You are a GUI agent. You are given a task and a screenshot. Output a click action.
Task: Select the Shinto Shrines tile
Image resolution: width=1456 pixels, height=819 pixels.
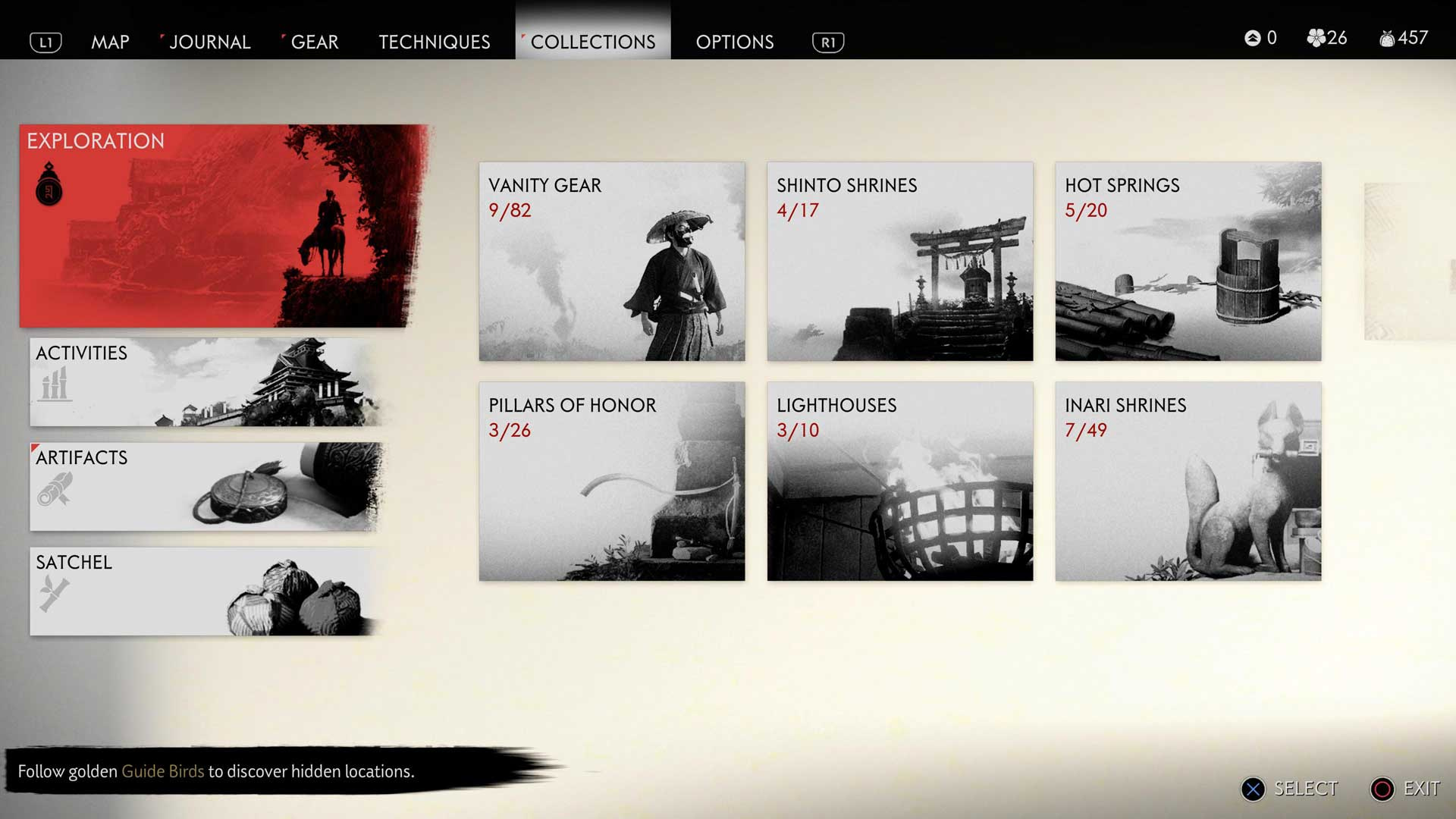click(x=899, y=262)
